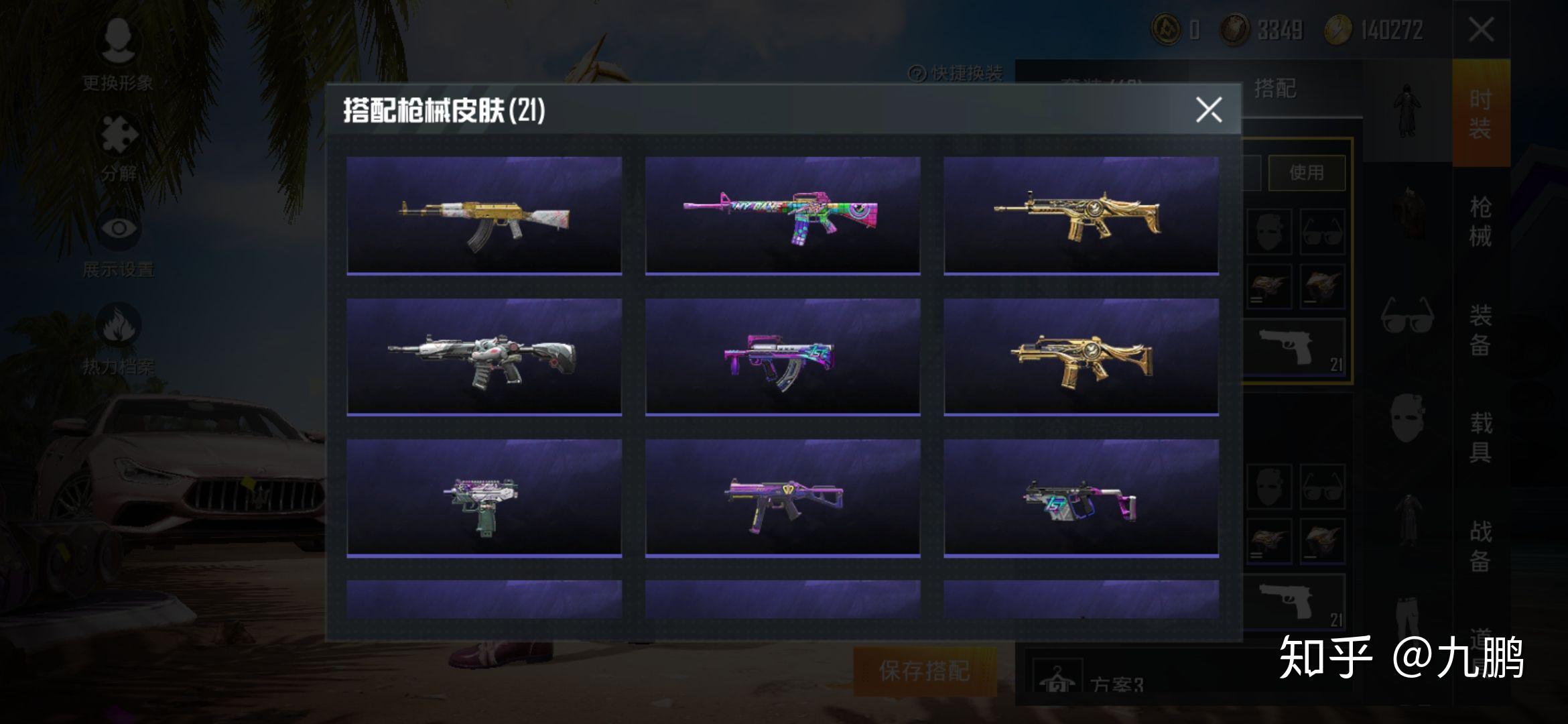Exit the wardrobe screen with top-right X

[x=1481, y=29]
